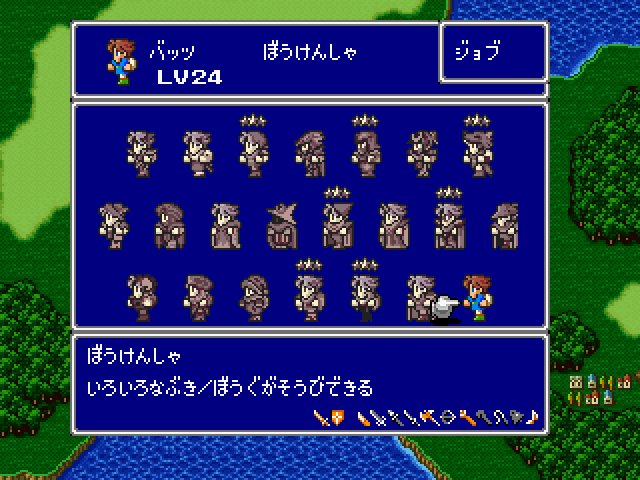640x480 pixels.
Task: Select the mastered Bard job
Action: coord(308,297)
